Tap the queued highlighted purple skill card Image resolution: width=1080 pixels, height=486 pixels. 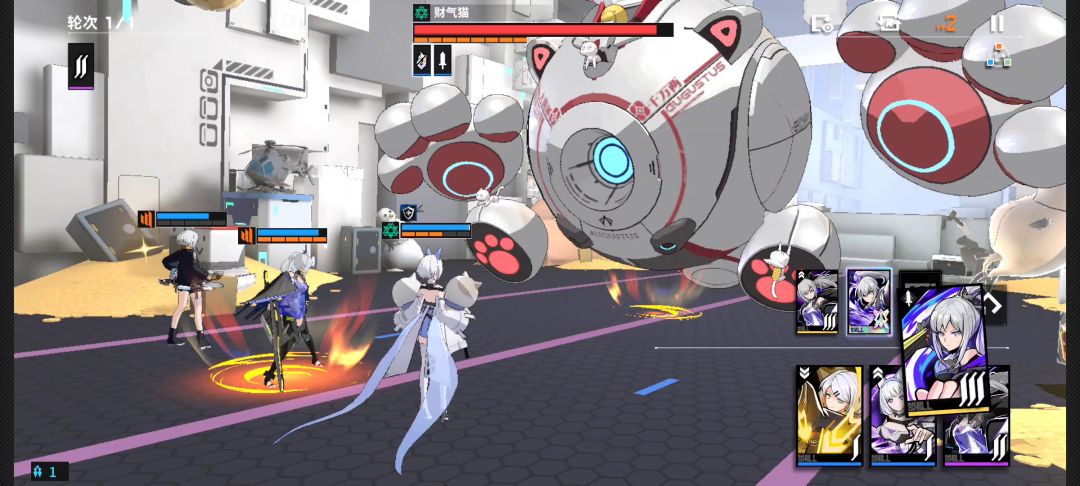coord(868,301)
